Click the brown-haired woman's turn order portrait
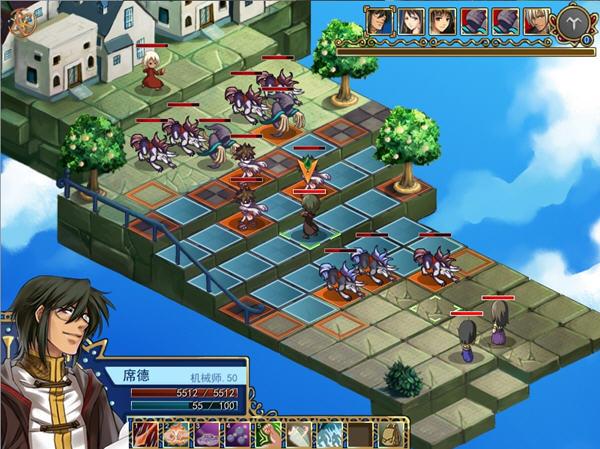The image size is (600, 449). click(x=441, y=20)
